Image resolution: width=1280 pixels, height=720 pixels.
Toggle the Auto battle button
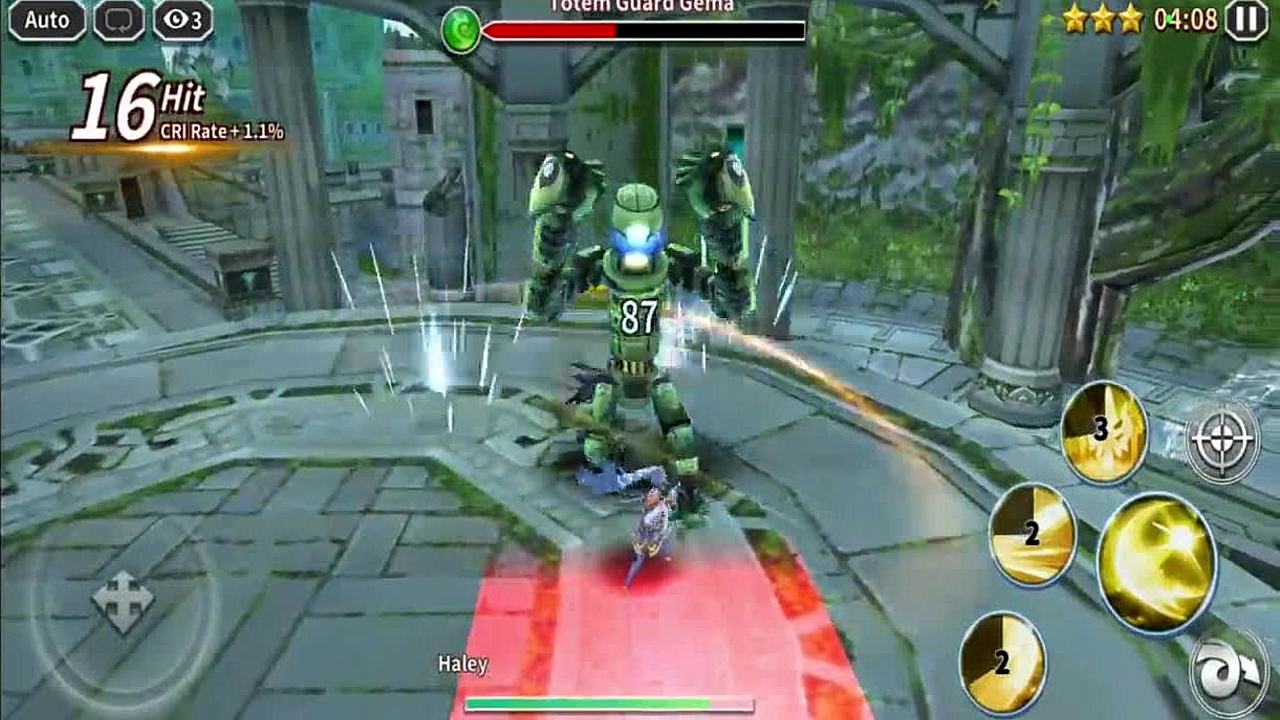pyautogui.click(x=47, y=20)
